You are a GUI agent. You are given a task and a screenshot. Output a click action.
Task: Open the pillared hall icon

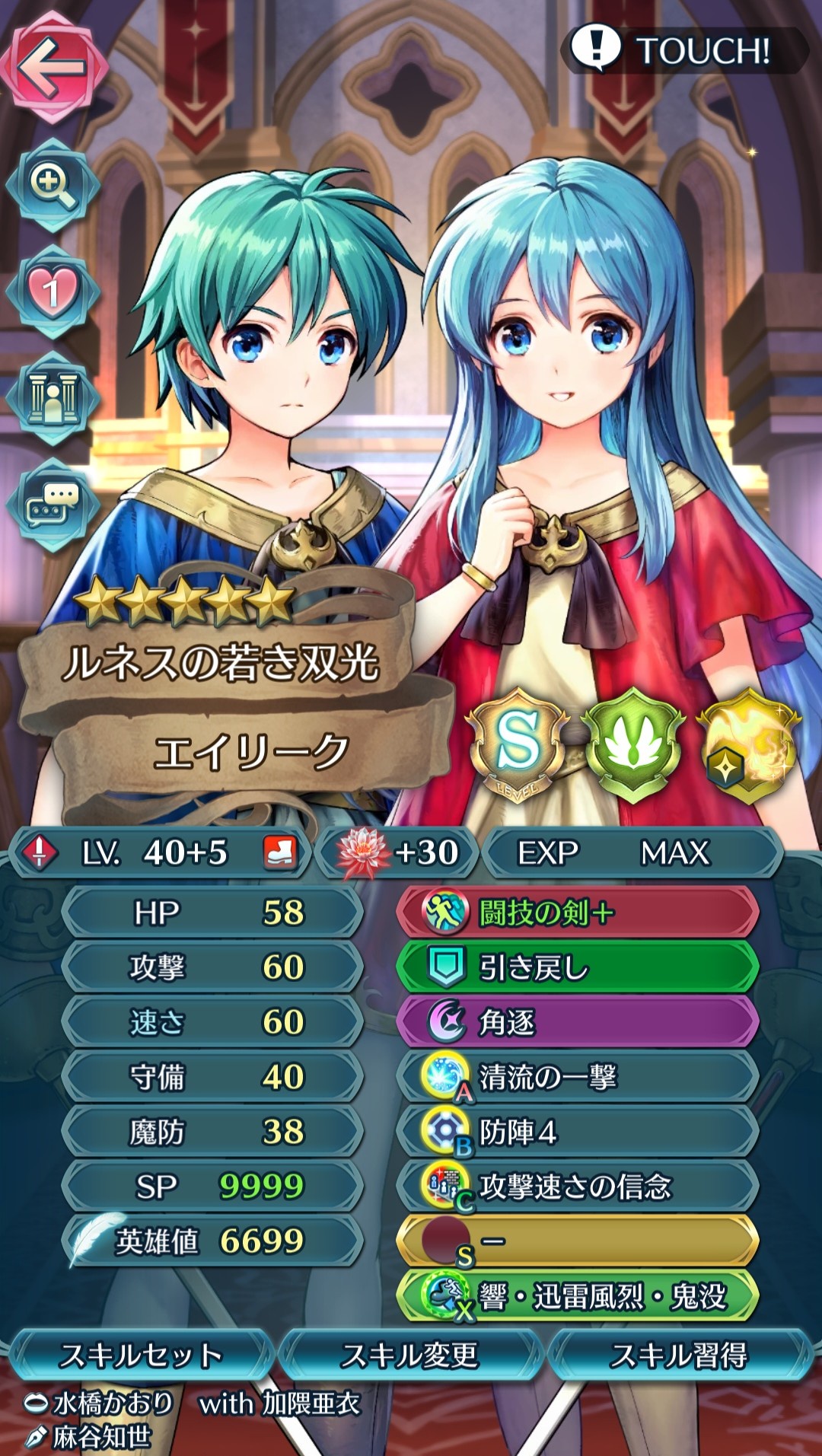[x=52, y=398]
